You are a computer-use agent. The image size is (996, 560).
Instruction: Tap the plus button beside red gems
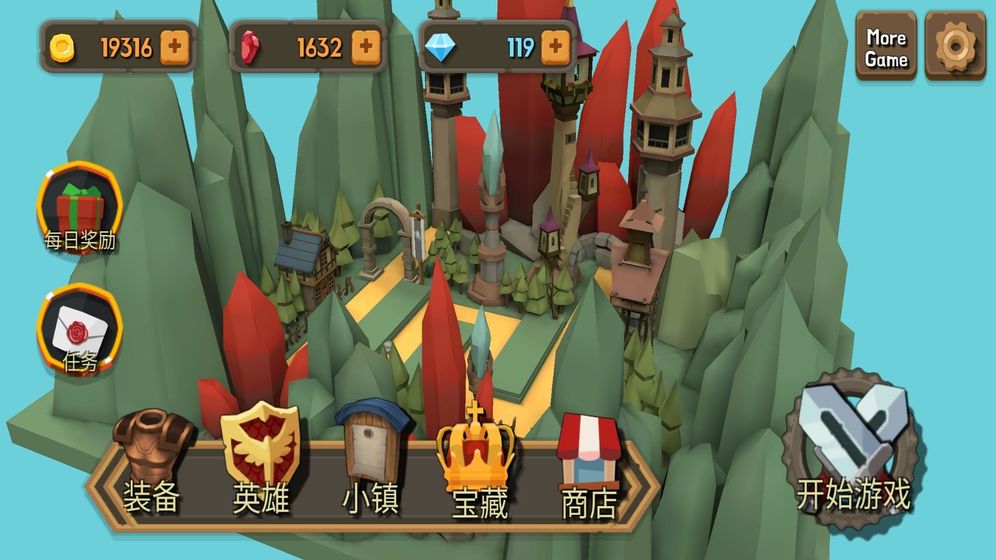coord(365,46)
